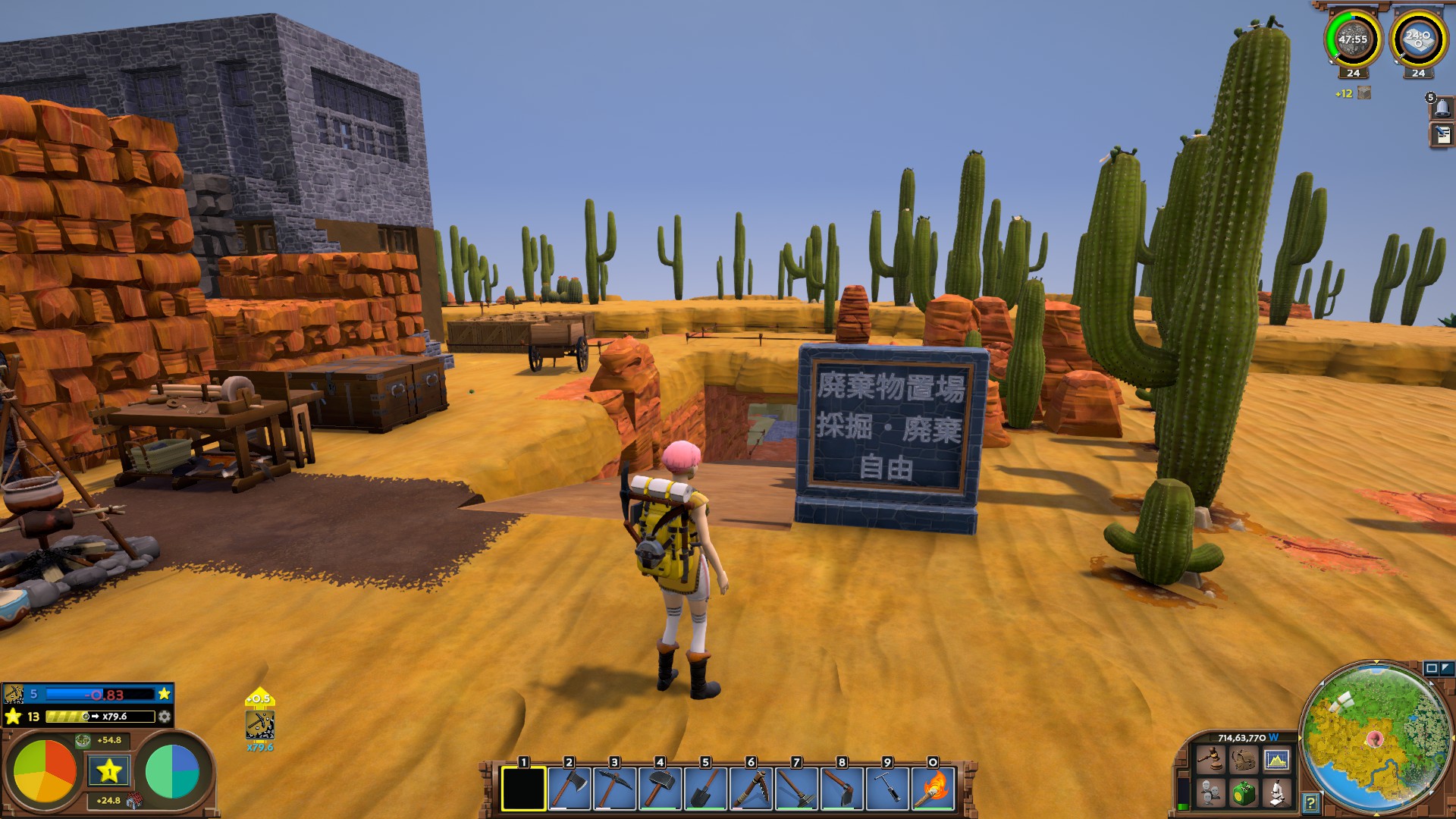Viewport: 1456px width, 819px height.
Task: Equip the pickaxe from the hotbar
Action: point(614,789)
